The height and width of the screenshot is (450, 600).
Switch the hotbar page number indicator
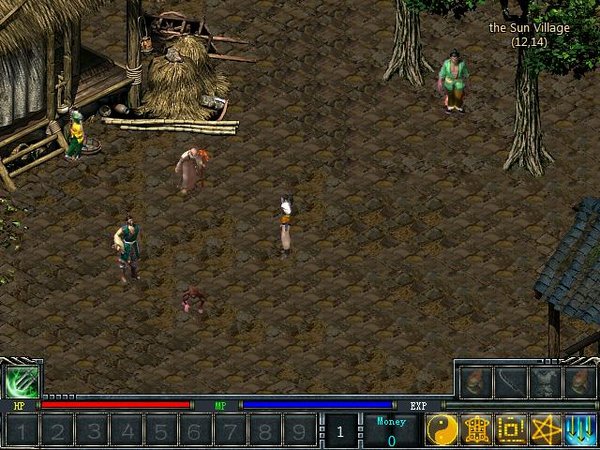pos(340,431)
